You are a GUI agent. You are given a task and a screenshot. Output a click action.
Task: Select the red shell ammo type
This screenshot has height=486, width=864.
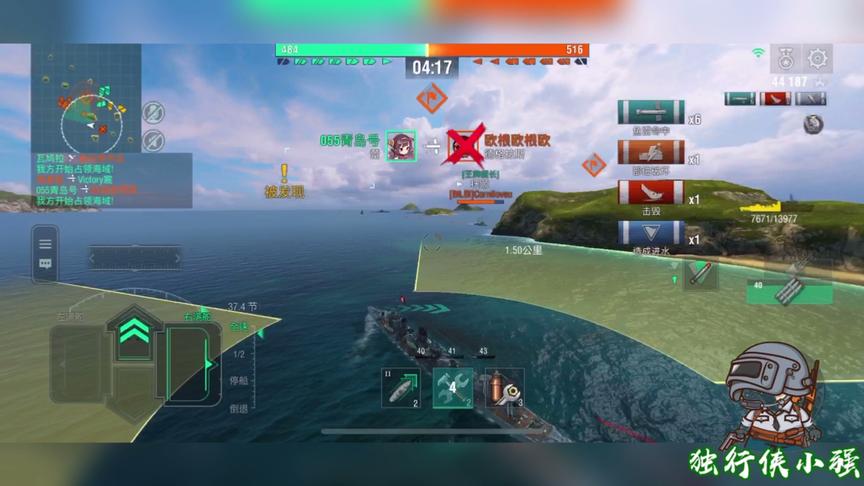[x=775, y=99]
